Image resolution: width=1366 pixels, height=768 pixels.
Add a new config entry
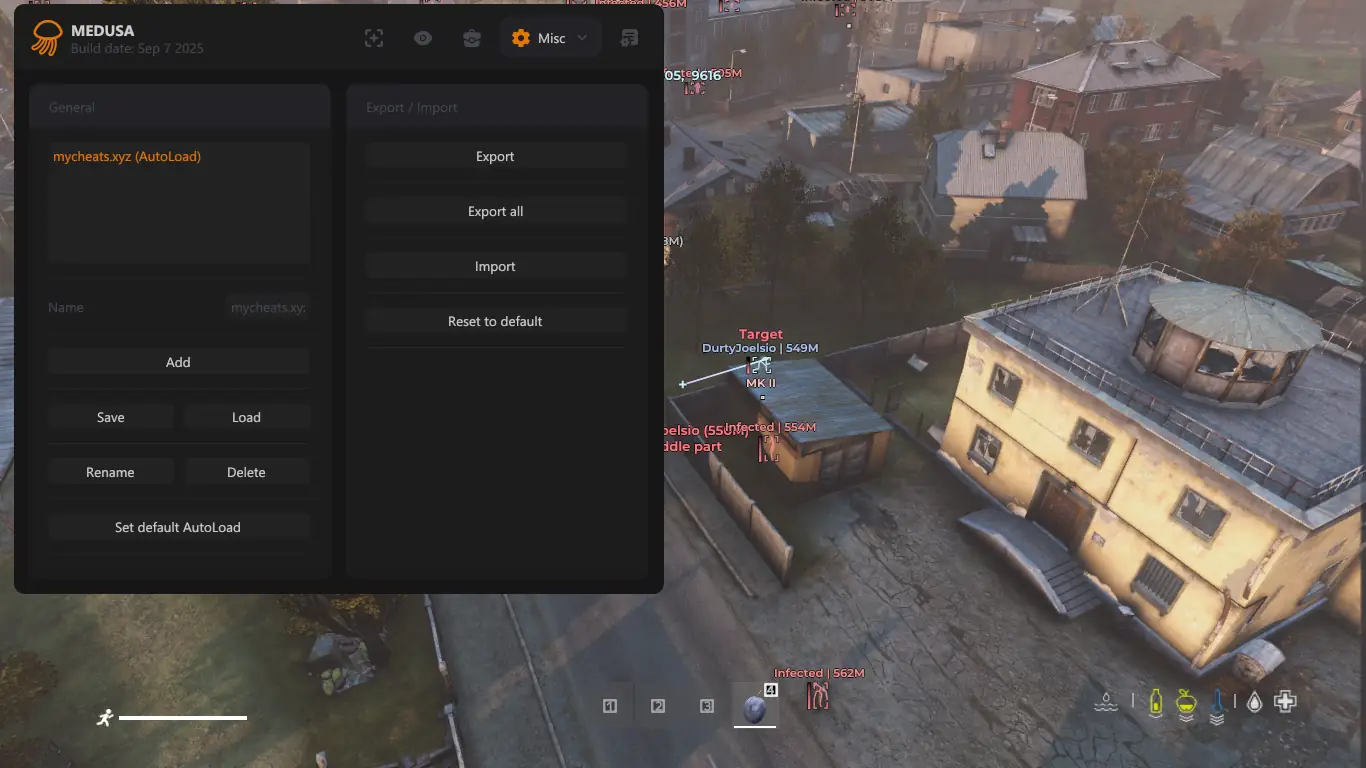pos(178,363)
